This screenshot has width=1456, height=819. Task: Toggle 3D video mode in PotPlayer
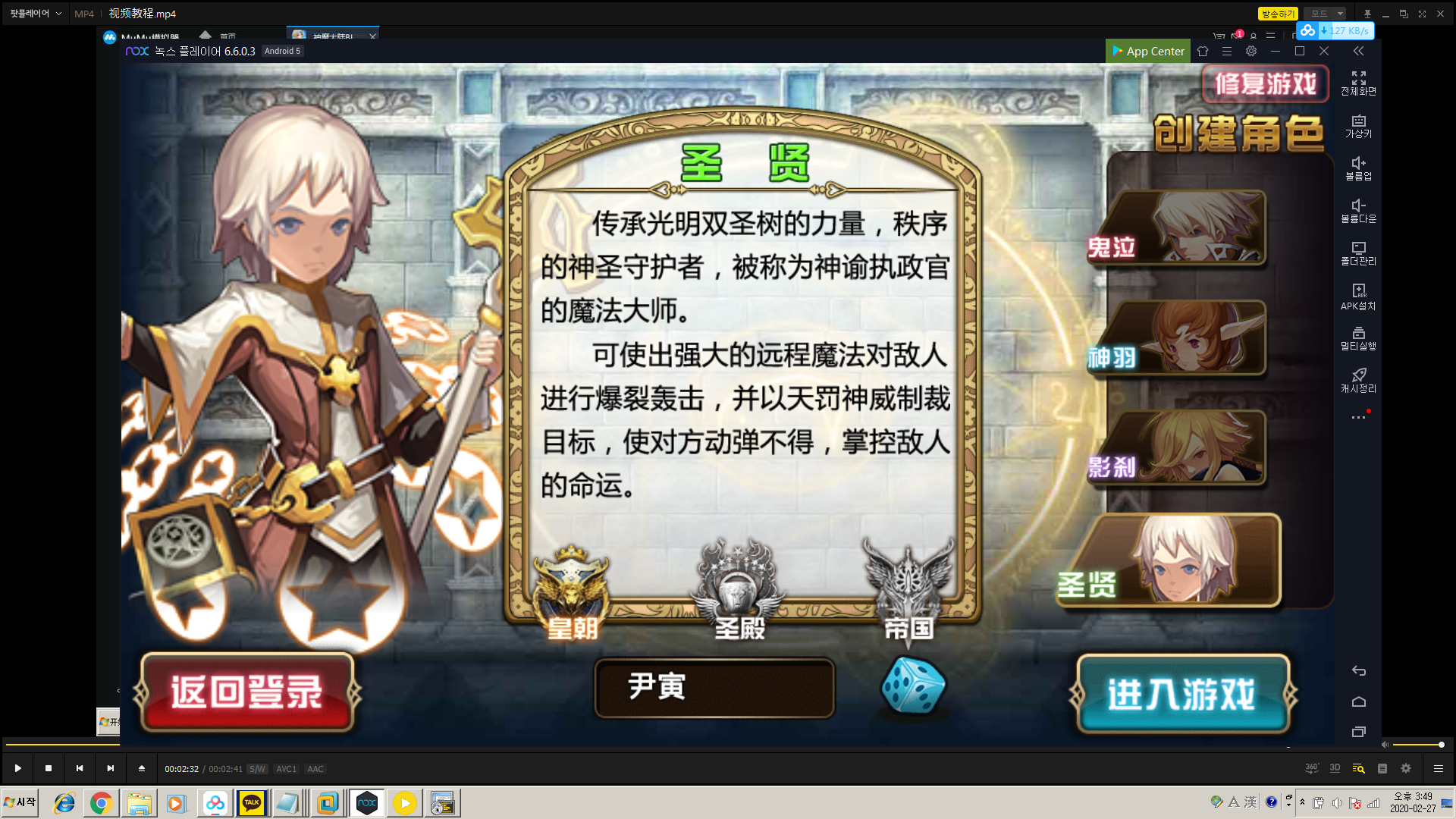coord(1335,767)
